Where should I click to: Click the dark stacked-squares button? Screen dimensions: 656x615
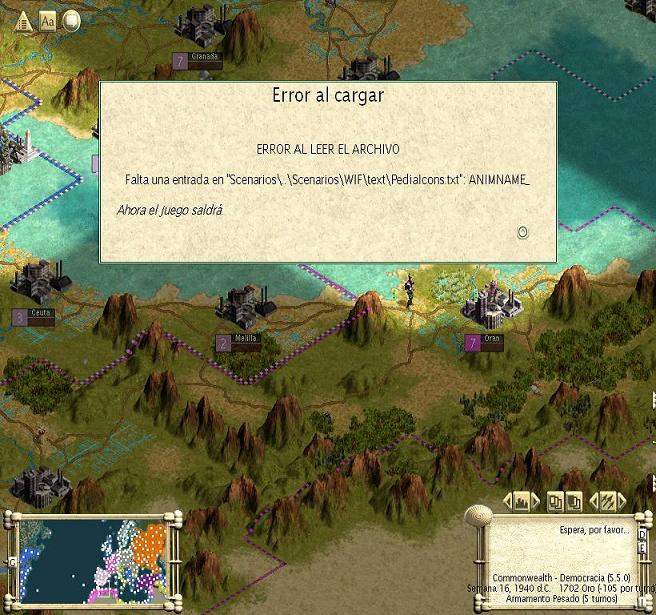[x=574, y=500]
